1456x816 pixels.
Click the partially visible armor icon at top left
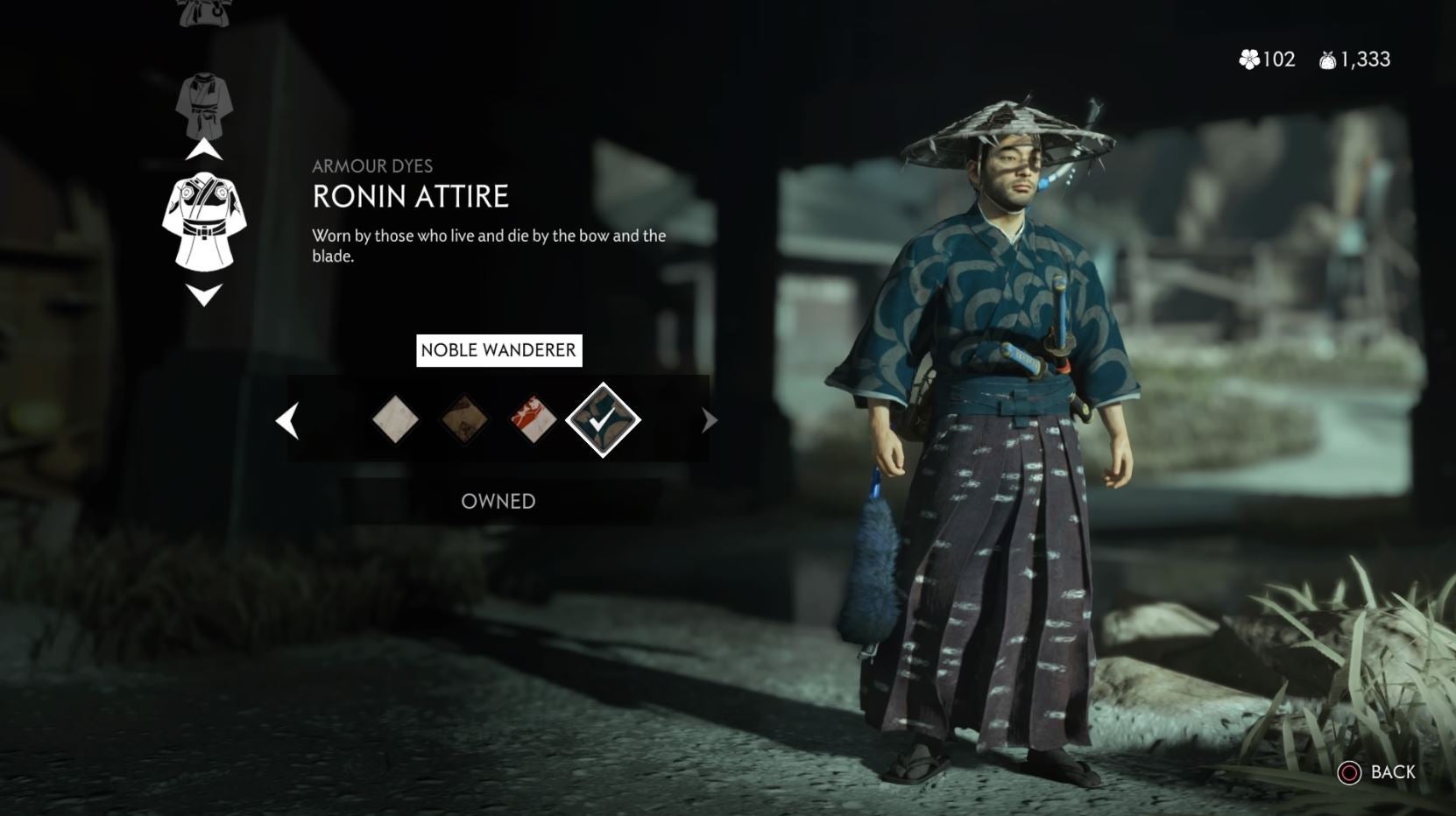point(205,11)
